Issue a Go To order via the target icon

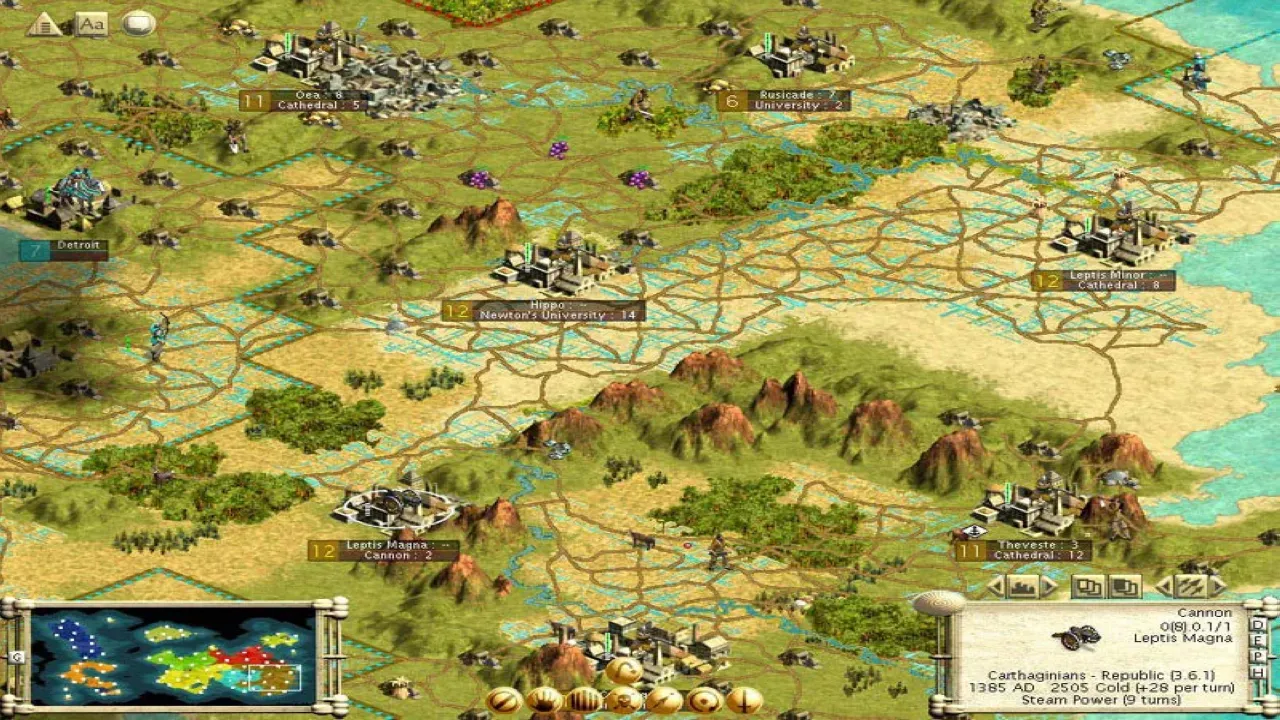coord(704,700)
